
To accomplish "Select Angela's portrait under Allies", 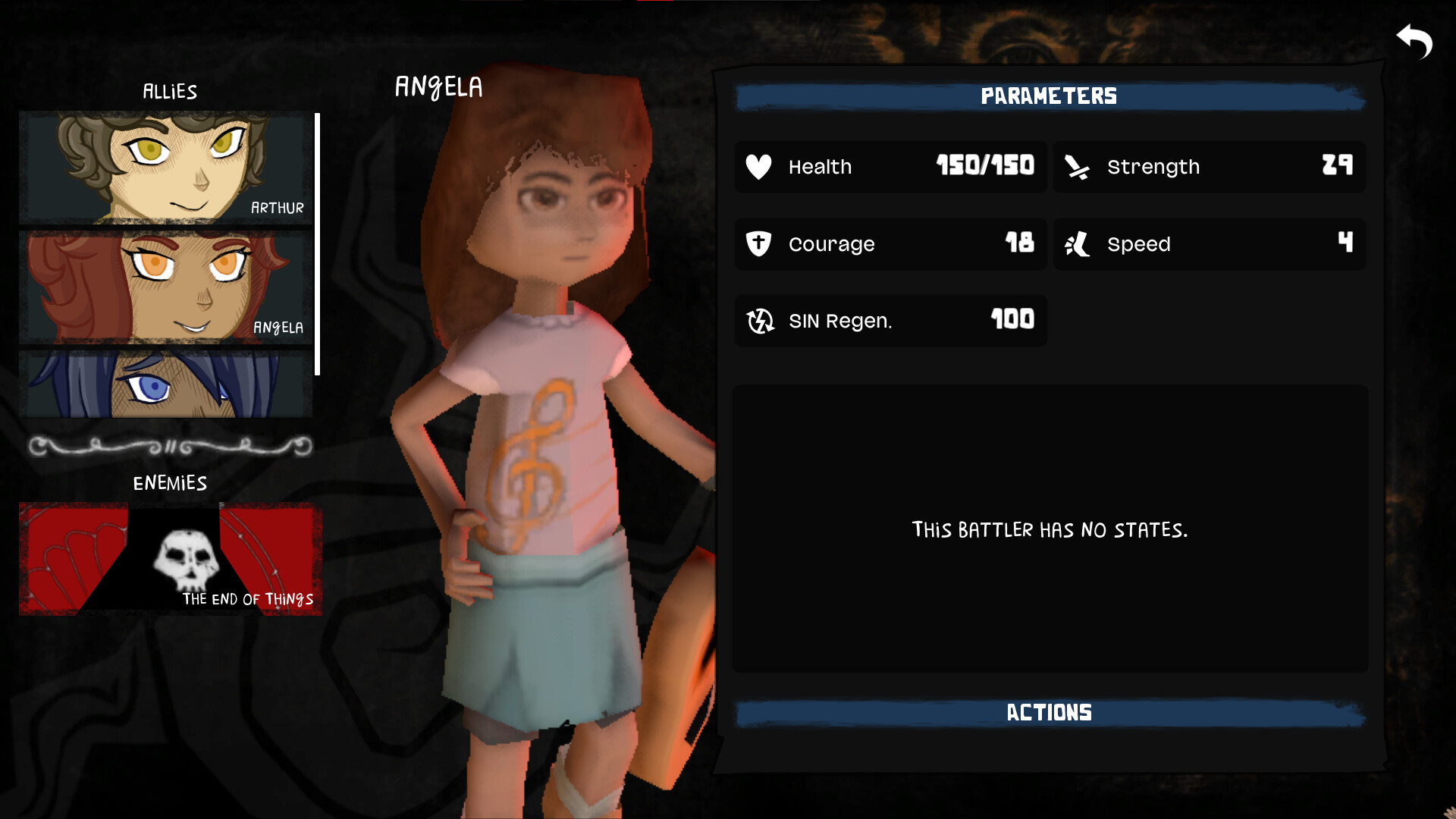I will pyautogui.click(x=164, y=286).
